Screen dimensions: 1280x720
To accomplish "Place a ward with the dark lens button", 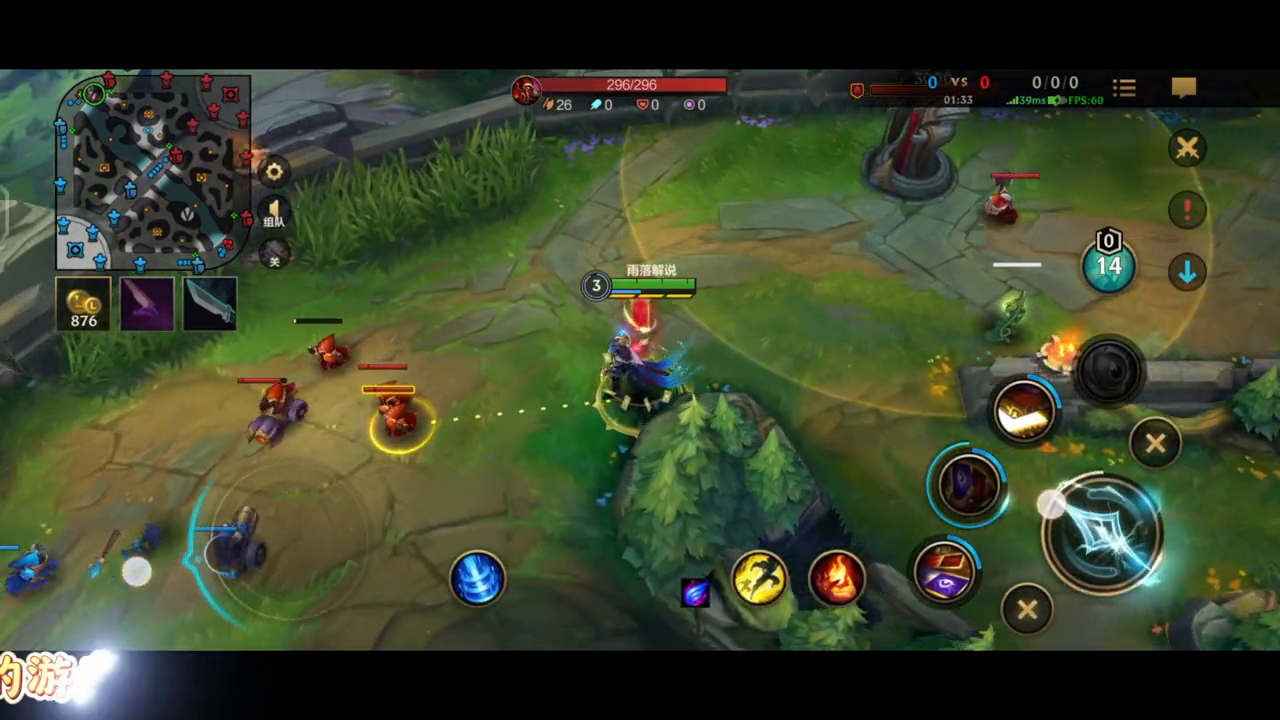I will coord(1108,372).
